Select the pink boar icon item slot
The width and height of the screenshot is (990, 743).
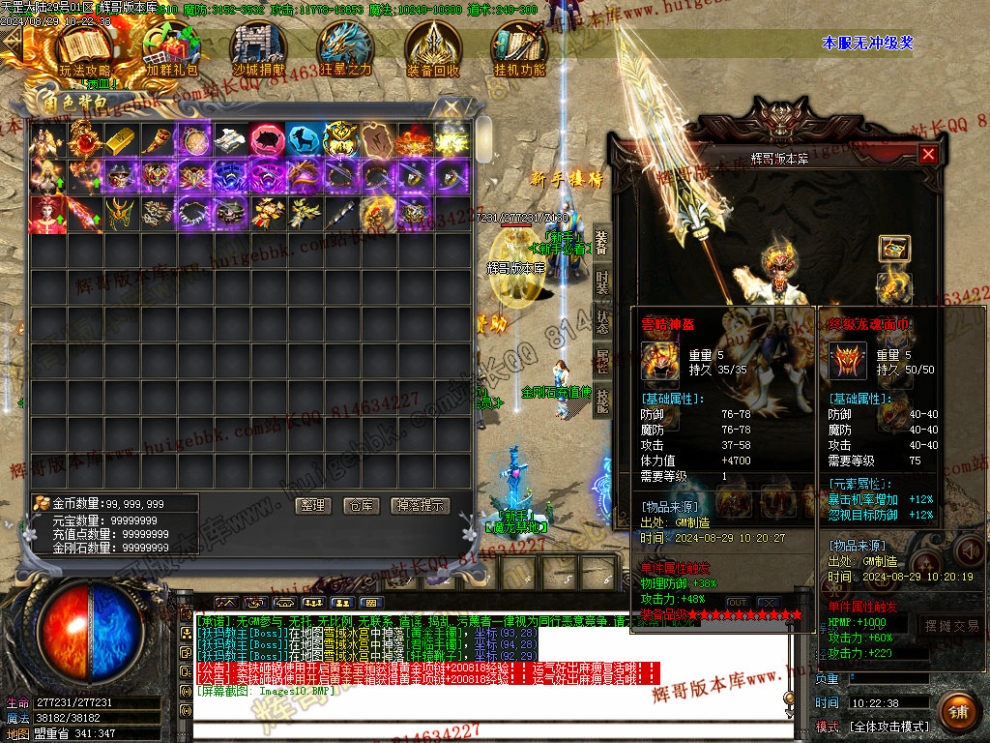[x=268, y=139]
